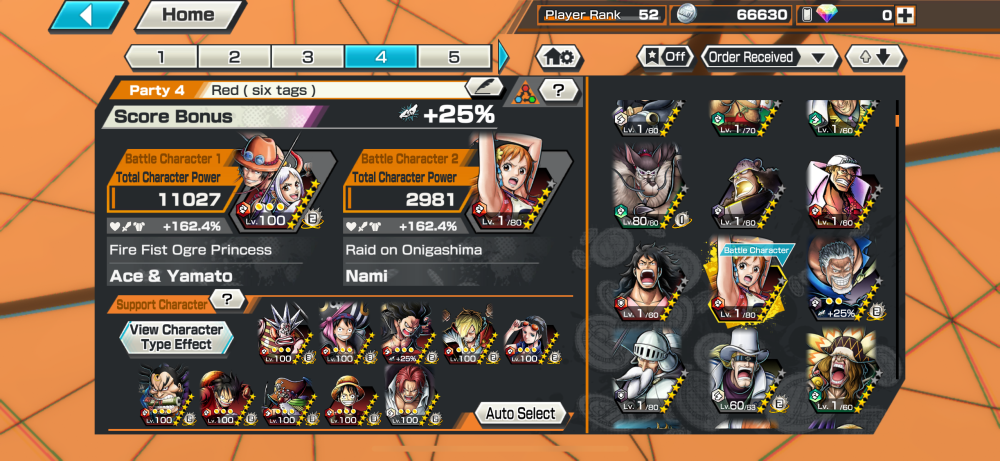Select party tab 5
The height and width of the screenshot is (461, 1000).
454,57
